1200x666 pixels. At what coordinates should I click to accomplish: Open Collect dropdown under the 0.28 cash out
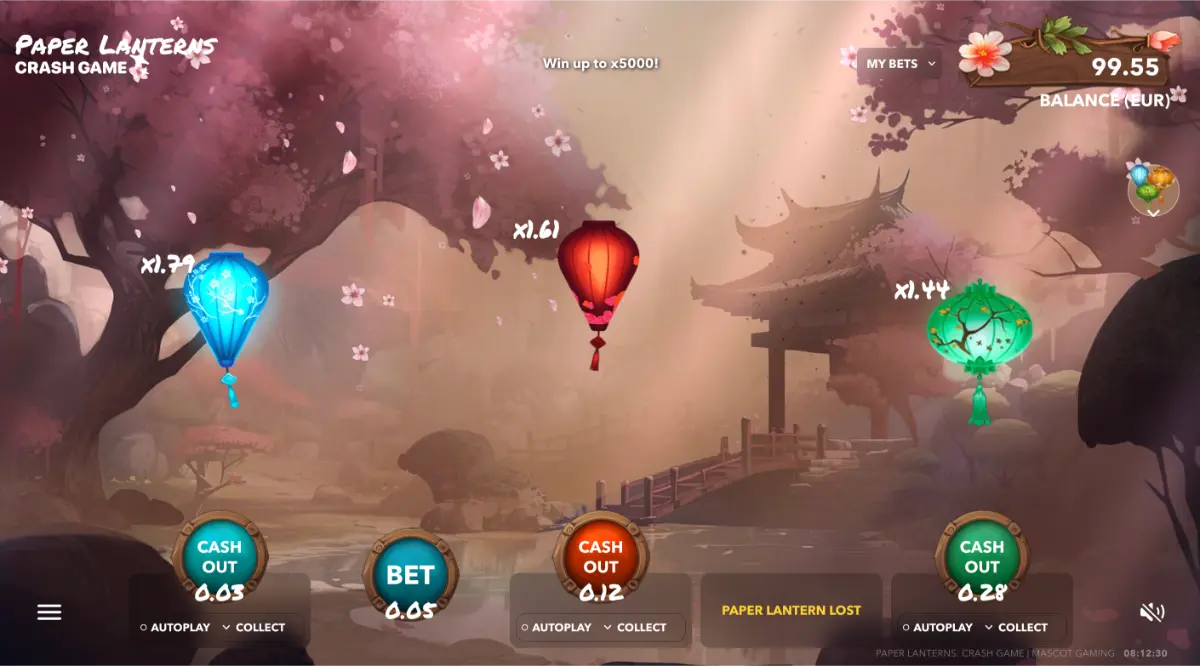pyautogui.click(x=1016, y=628)
